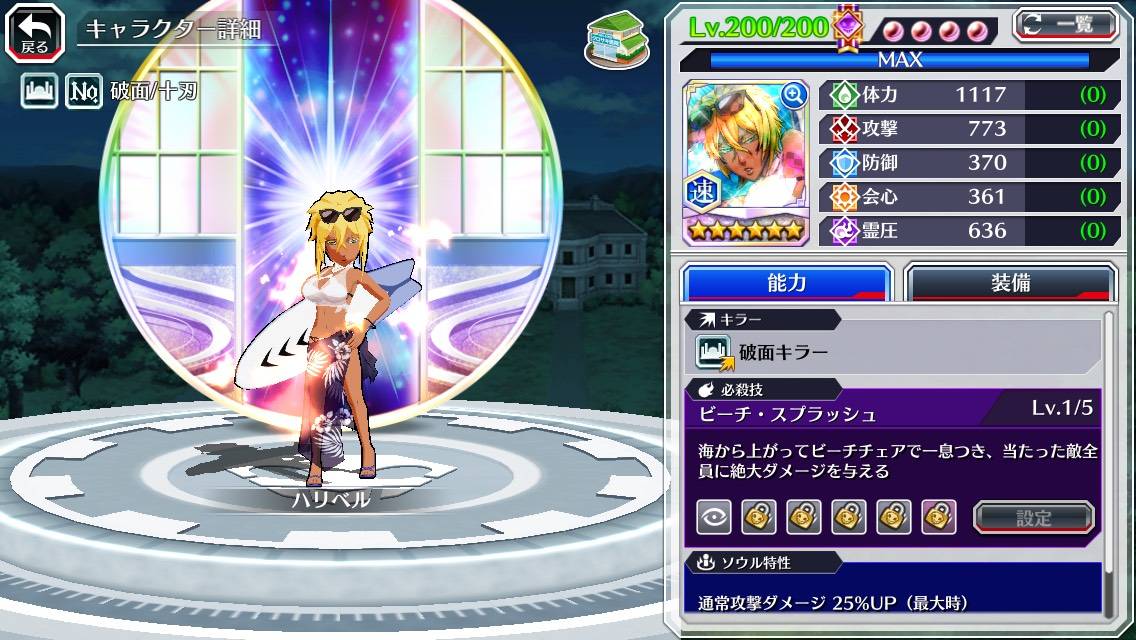
Task: Click the 設定 special move button
Action: point(1034,517)
